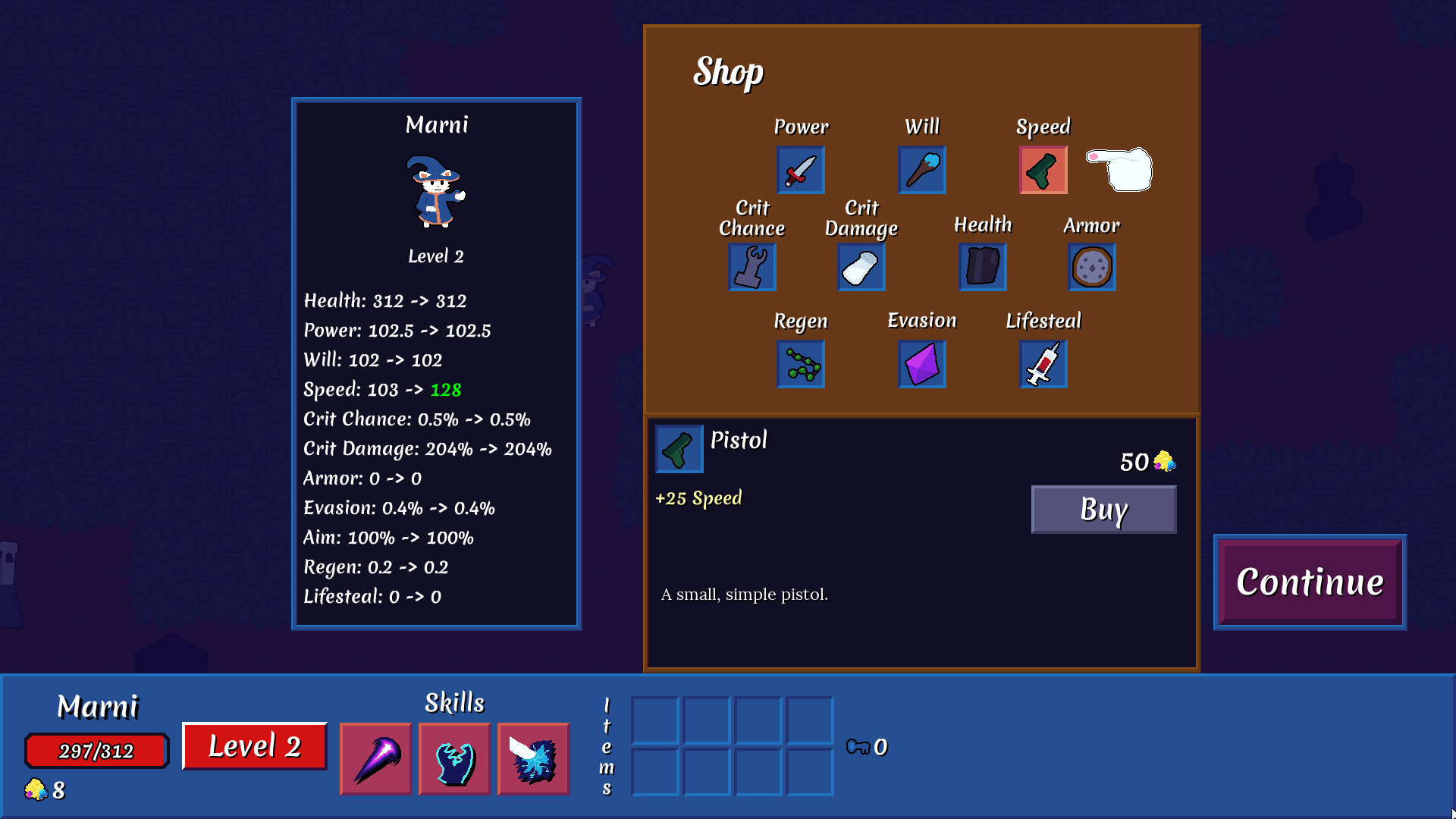Image resolution: width=1456 pixels, height=819 pixels.
Task: Open the Regen molecule upgrade
Action: [x=800, y=364]
